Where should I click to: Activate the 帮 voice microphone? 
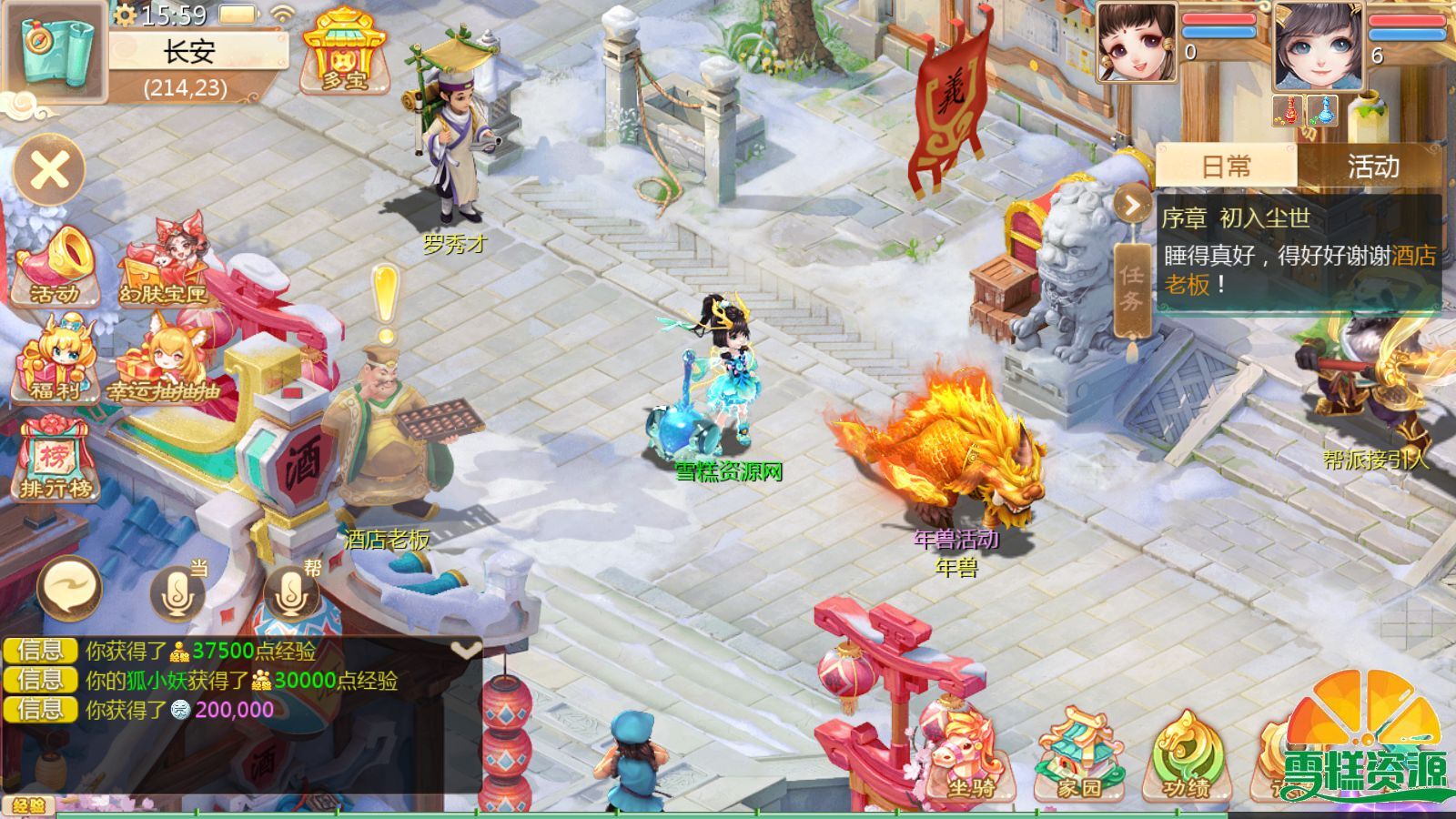click(291, 593)
